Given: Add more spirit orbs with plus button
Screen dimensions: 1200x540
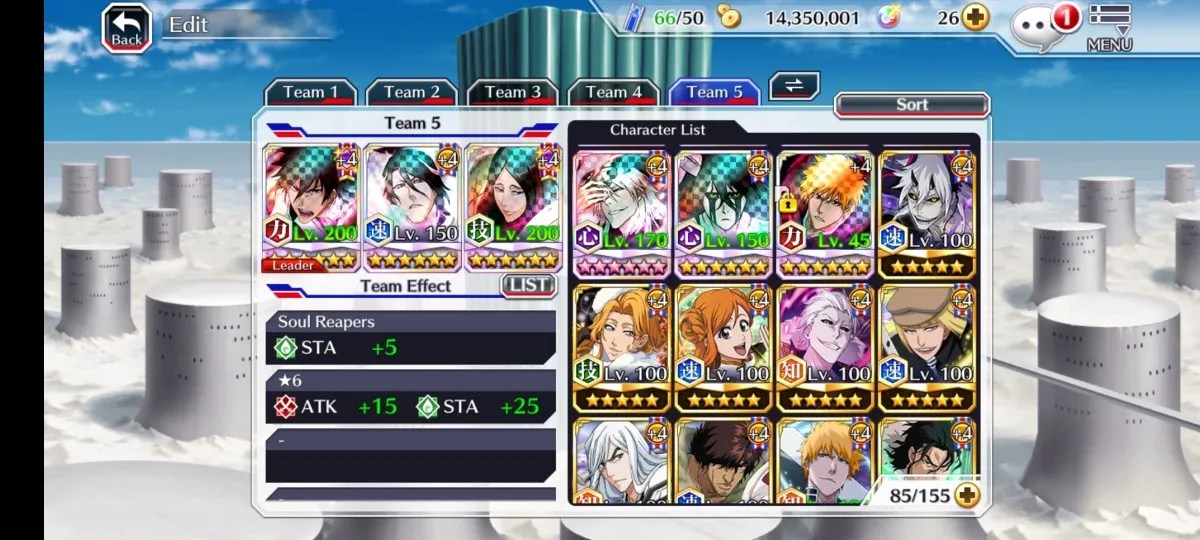Looking at the screenshot, I should coord(975,17).
